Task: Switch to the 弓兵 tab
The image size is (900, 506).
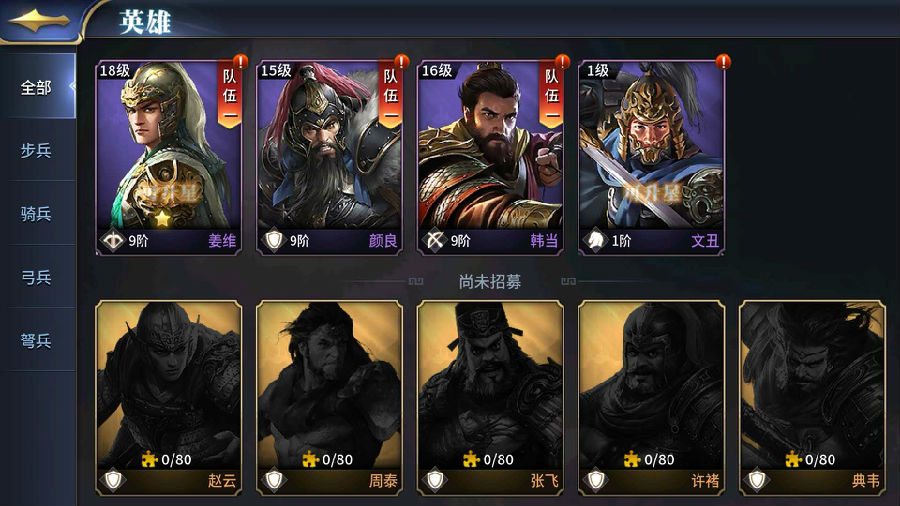Action: coord(37,277)
